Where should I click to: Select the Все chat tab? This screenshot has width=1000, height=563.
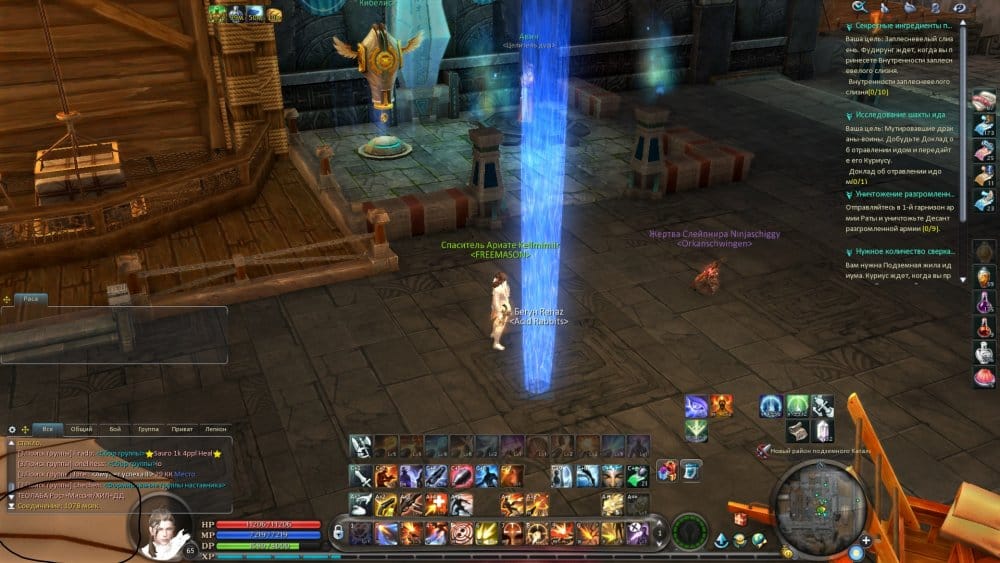[x=47, y=429]
